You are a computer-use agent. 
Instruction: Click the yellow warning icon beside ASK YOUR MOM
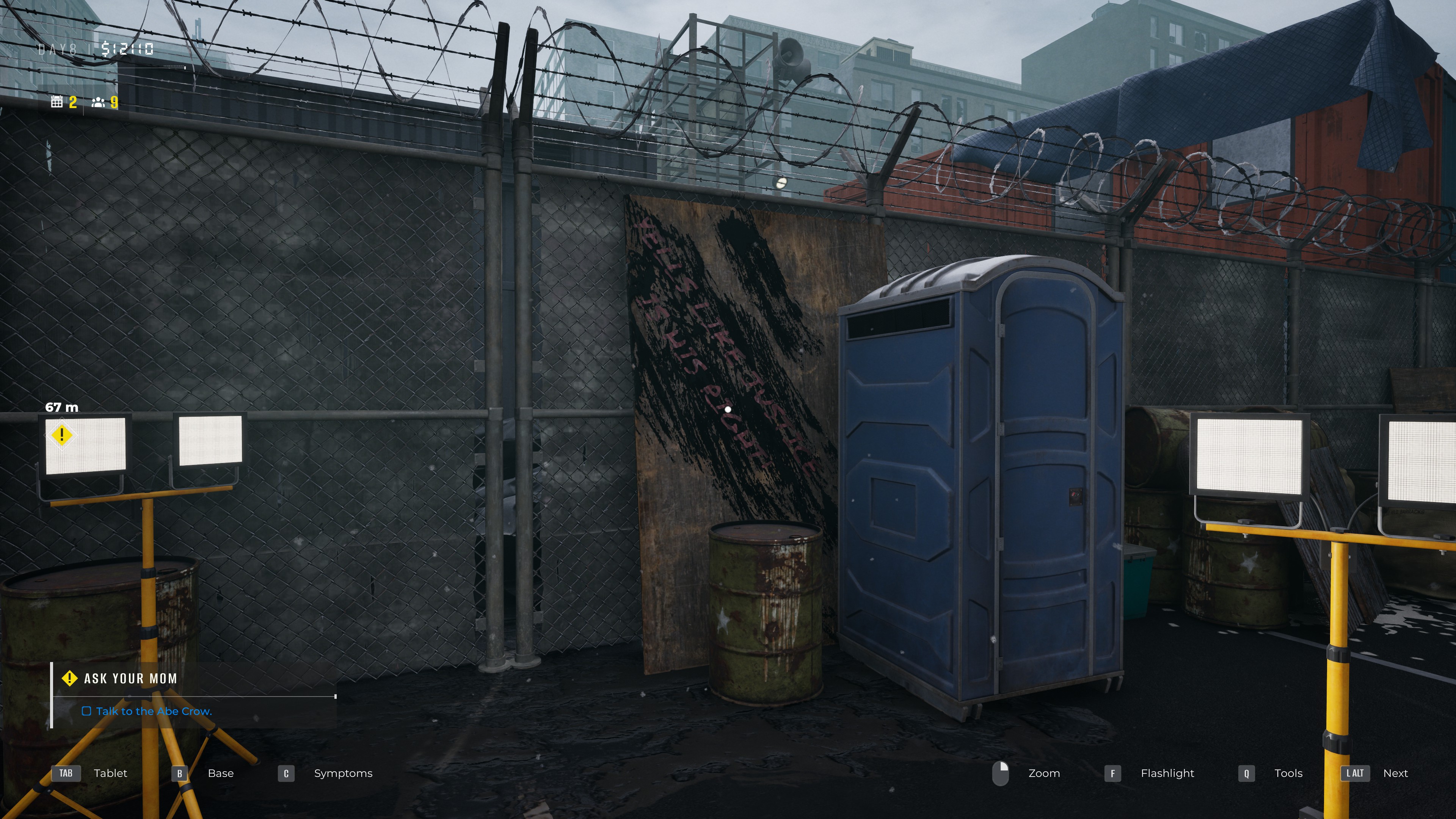[x=69, y=678]
